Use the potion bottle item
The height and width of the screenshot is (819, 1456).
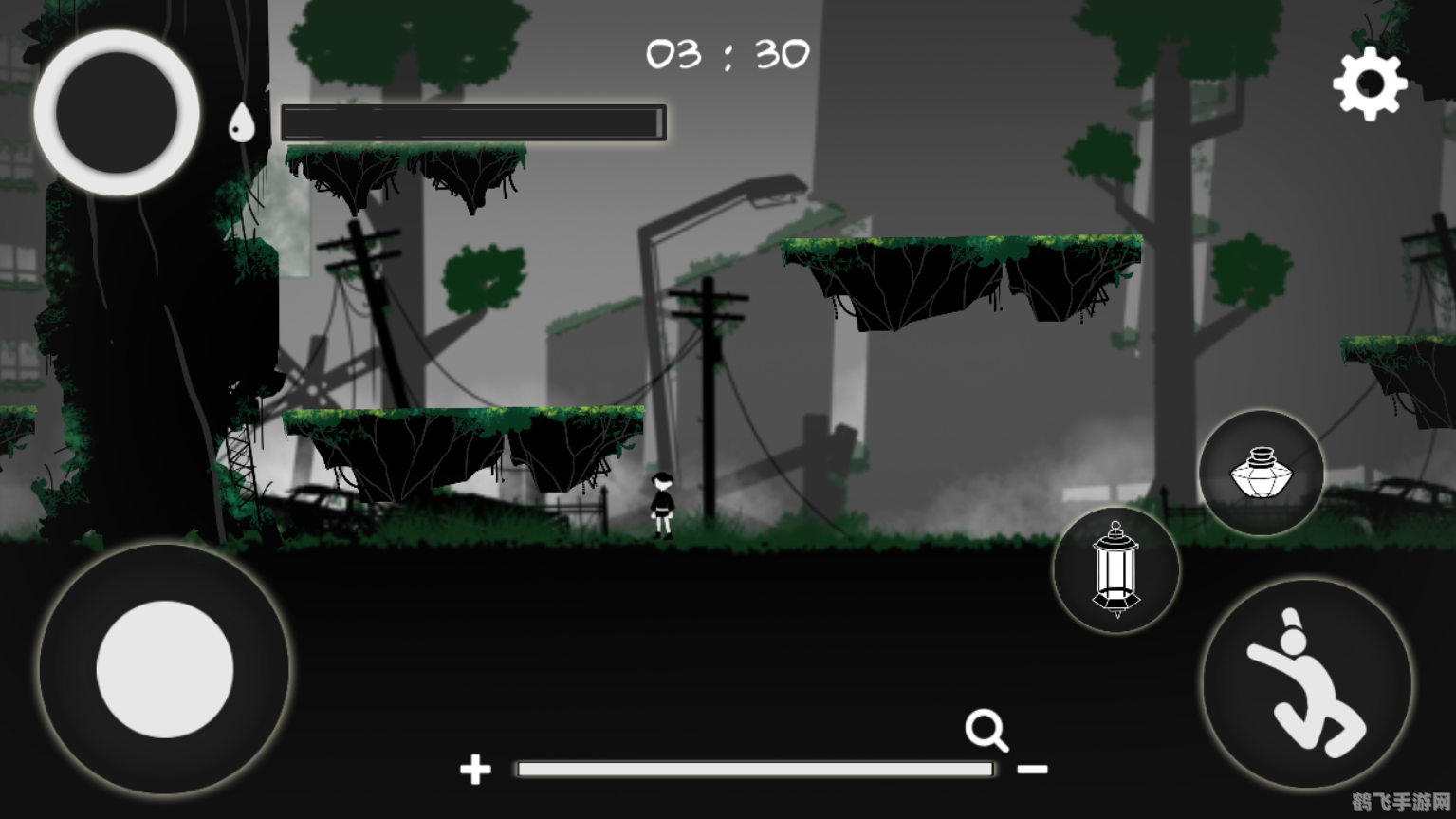point(1261,471)
